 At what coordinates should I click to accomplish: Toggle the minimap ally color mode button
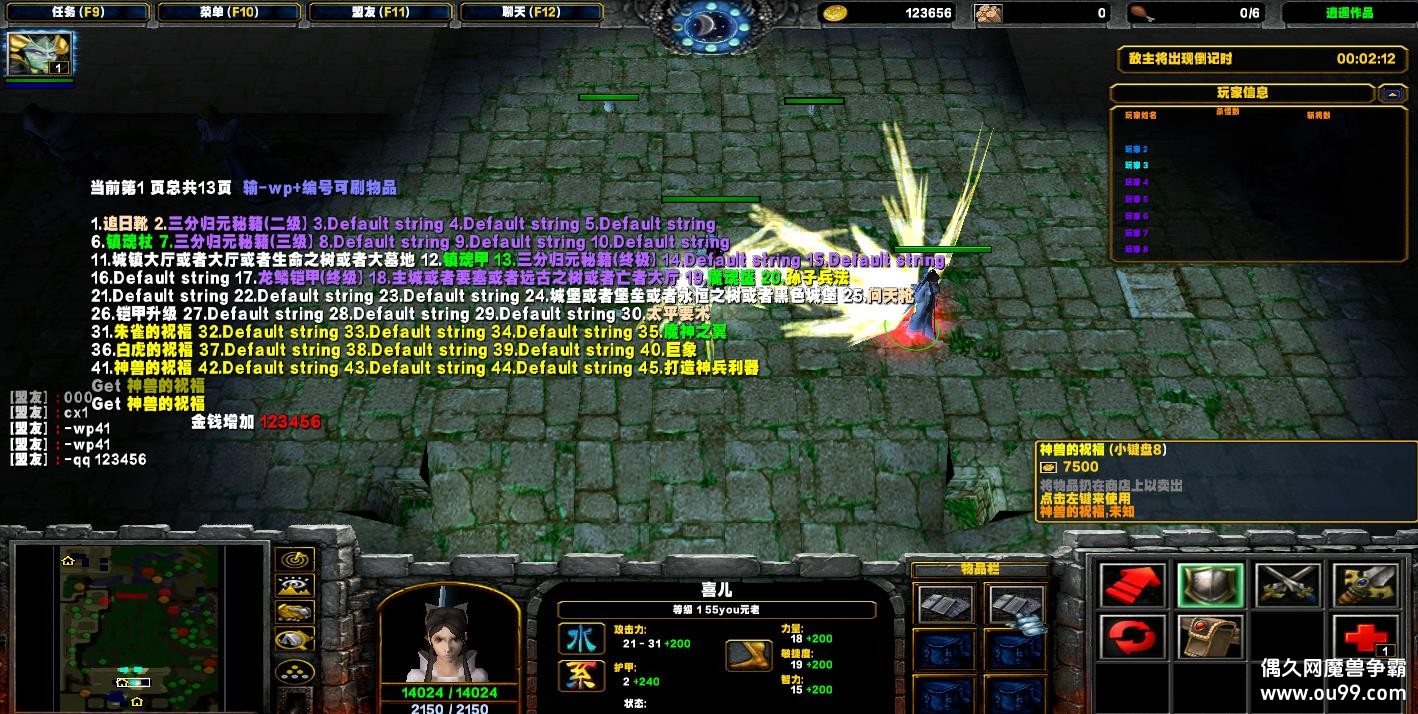(295, 612)
